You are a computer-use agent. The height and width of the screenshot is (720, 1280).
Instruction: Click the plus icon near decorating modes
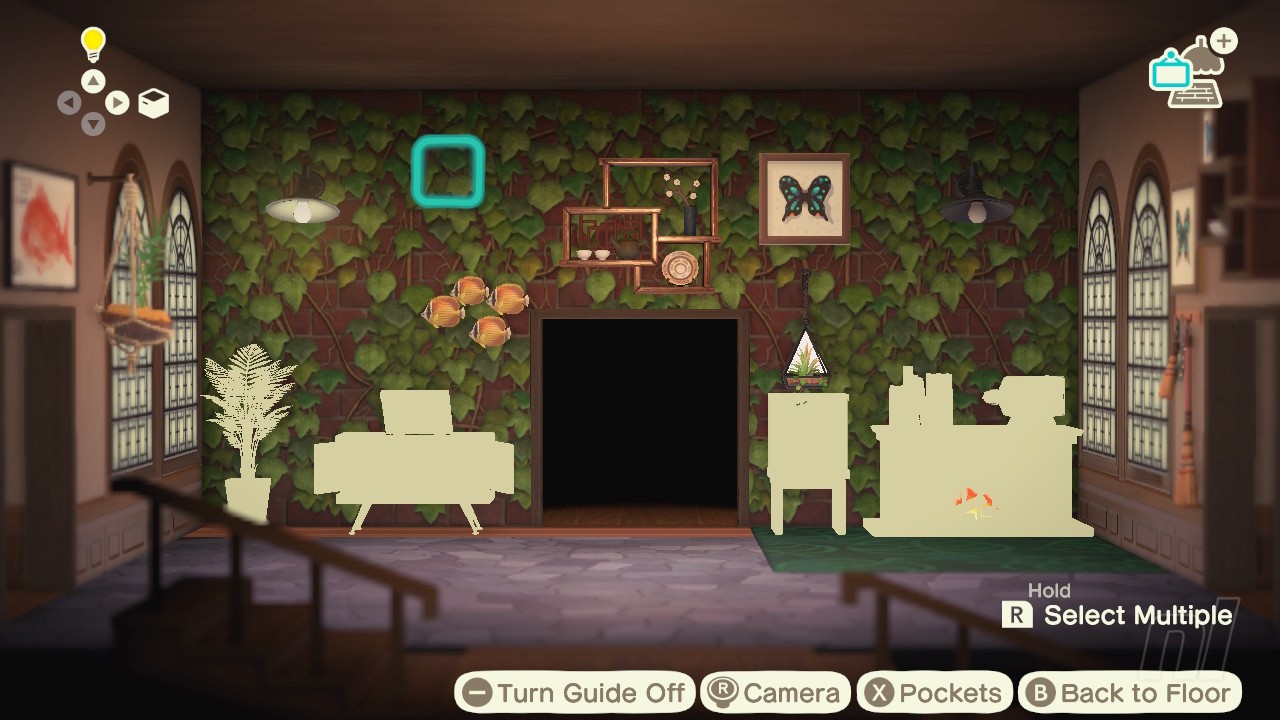pyautogui.click(x=1222, y=41)
